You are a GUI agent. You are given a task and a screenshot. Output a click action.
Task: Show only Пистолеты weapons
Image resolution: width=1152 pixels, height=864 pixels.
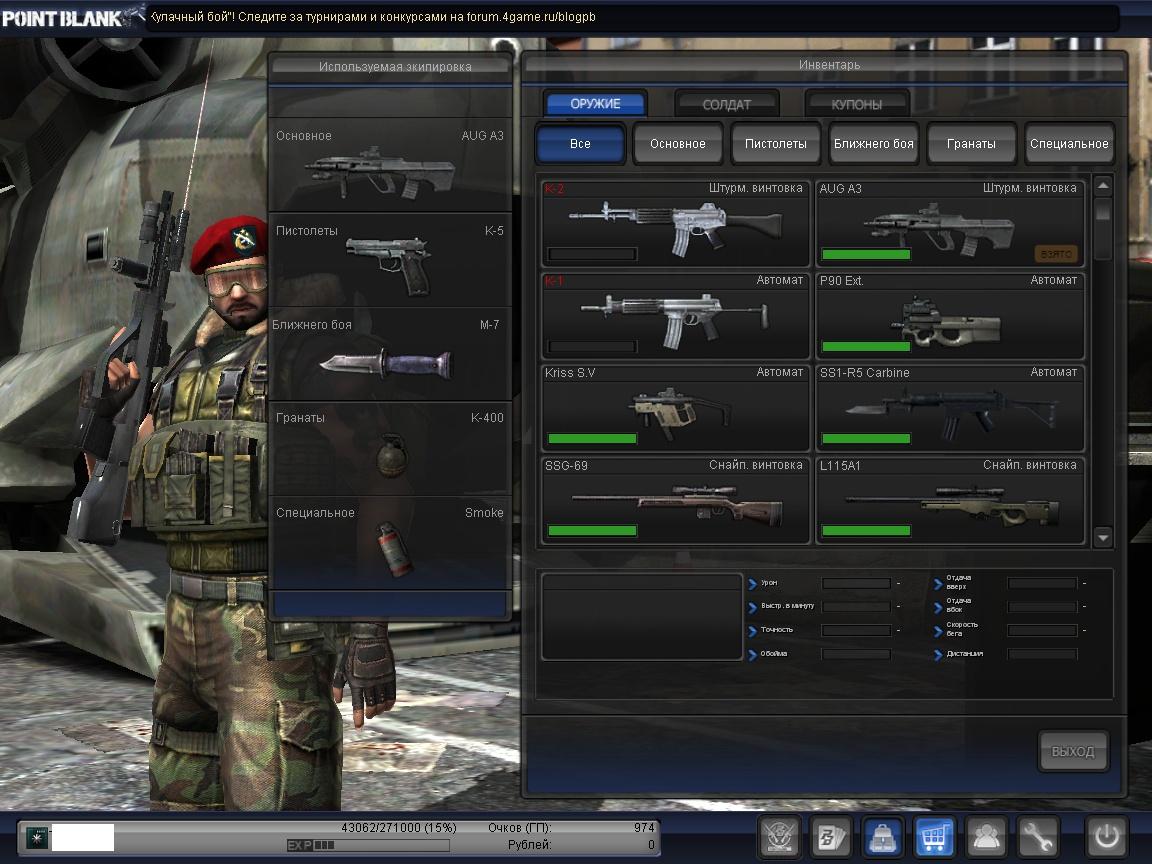(775, 143)
